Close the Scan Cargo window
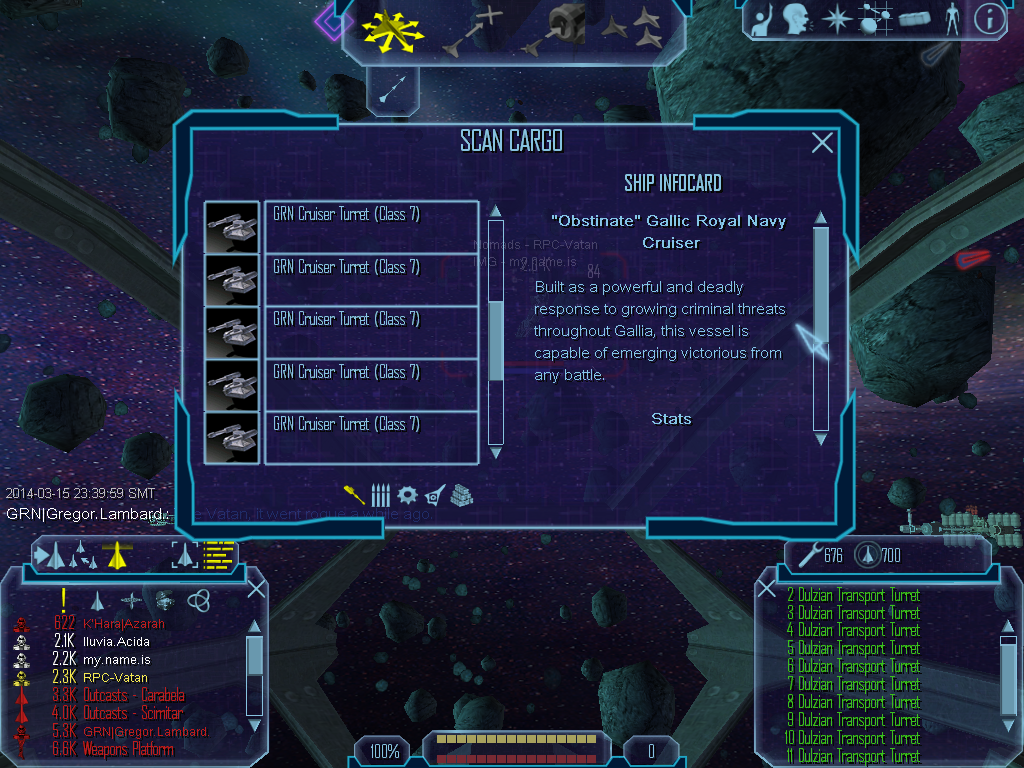 (822, 143)
